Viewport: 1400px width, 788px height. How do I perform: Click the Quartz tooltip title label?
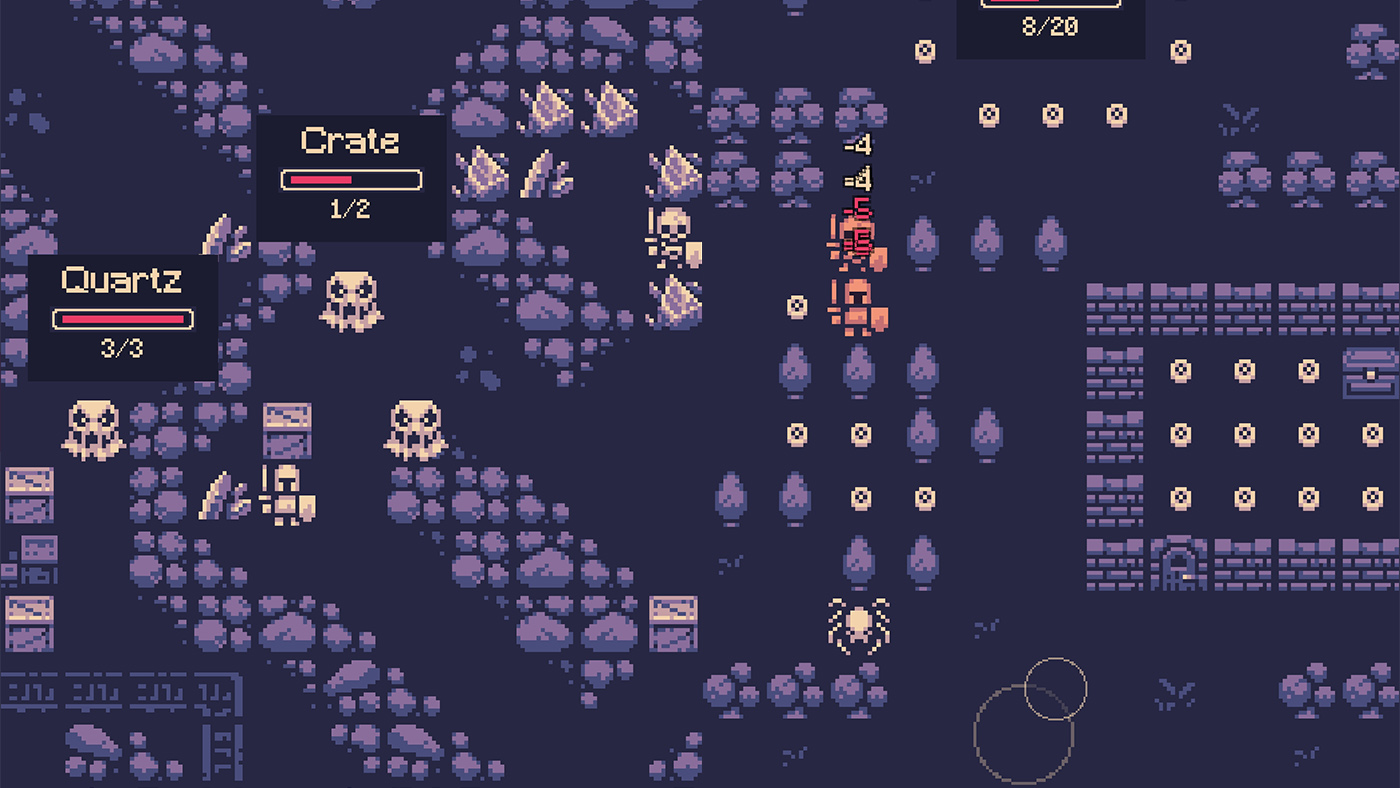point(122,283)
